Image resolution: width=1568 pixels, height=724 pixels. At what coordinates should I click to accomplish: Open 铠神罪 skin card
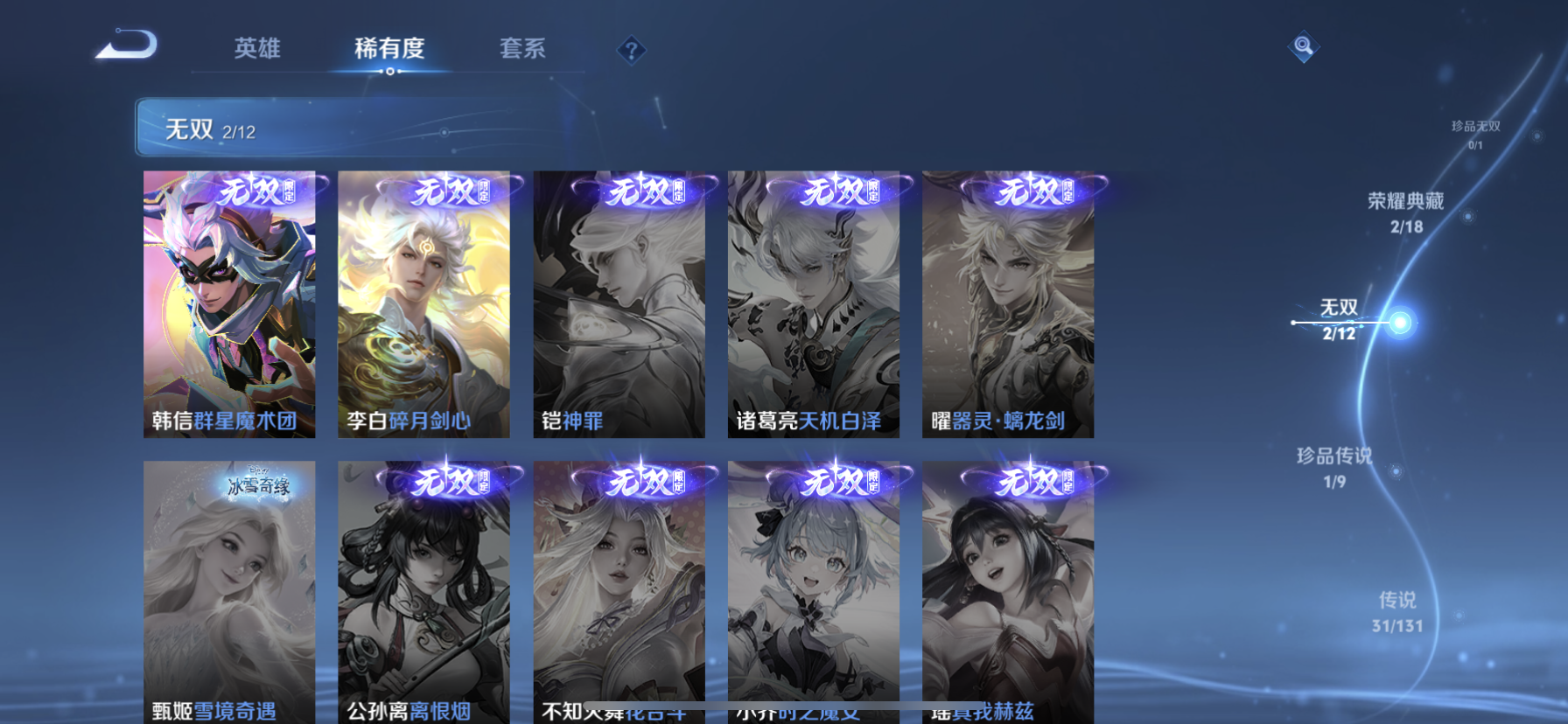coord(619,302)
